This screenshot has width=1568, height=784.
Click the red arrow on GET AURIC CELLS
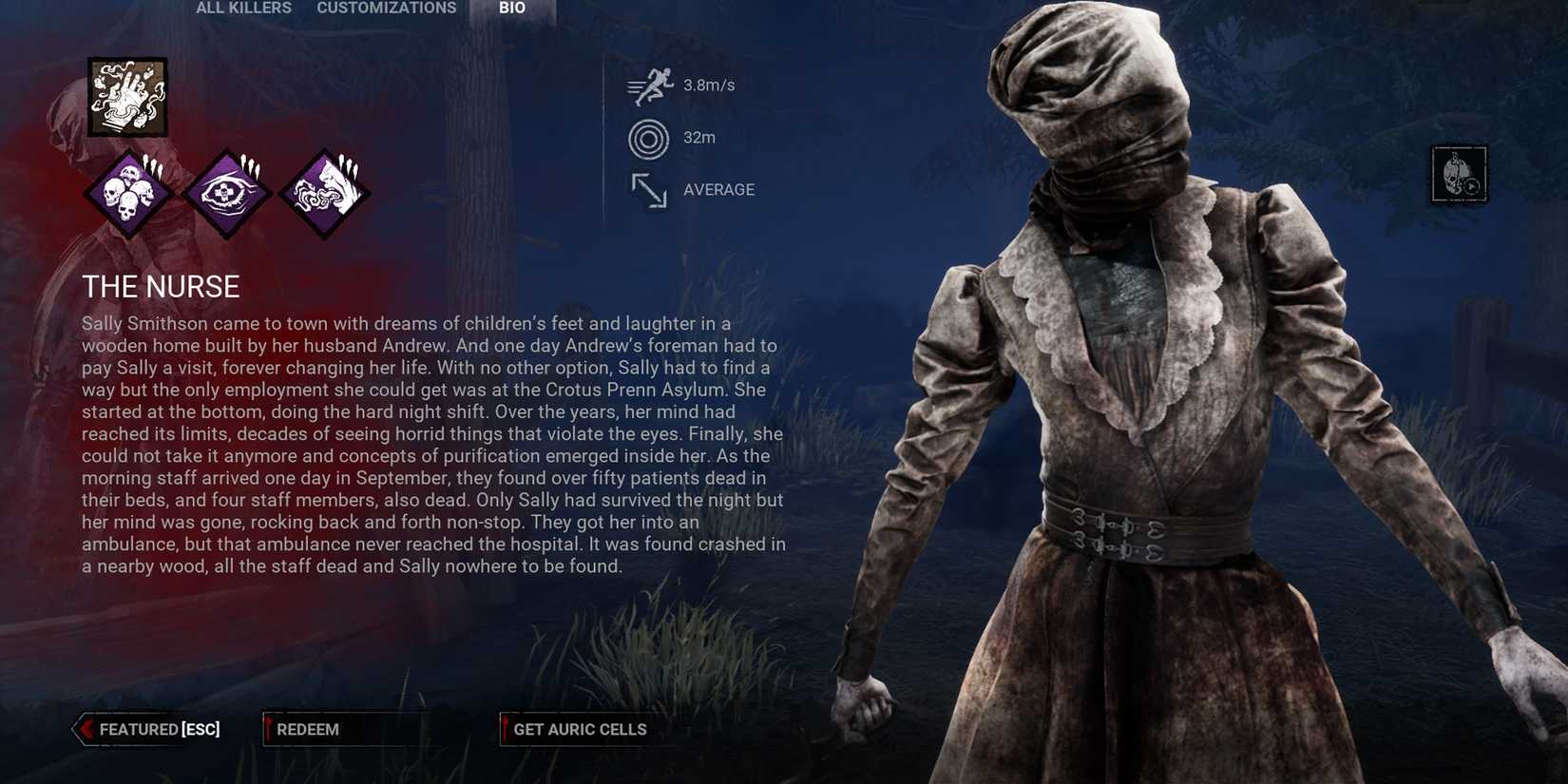coord(505,729)
